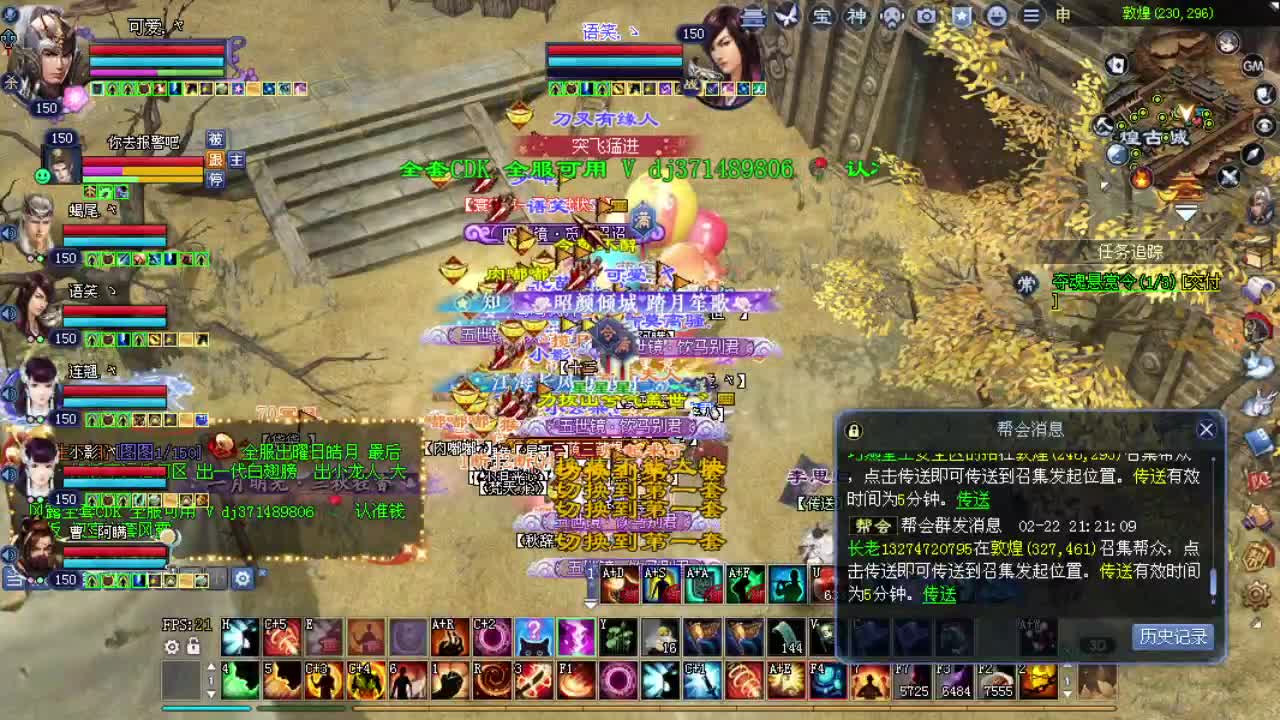Open the ≡ main menu in the top bar
This screenshot has width=1280, height=720.
click(1031, 17)
